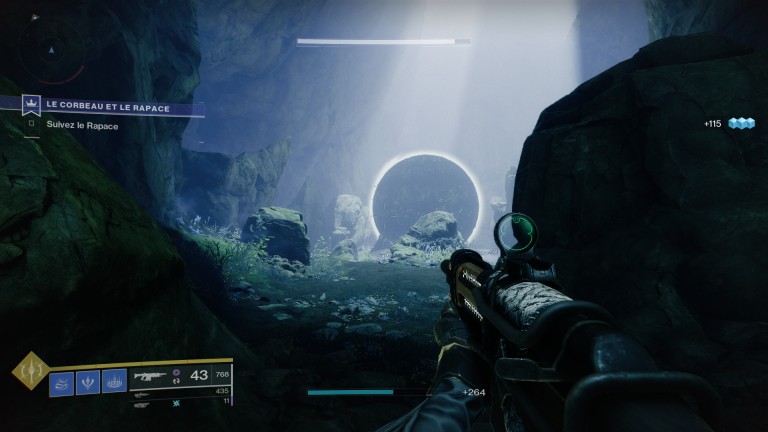This screenshot has width=768, height=432.
Task: Open the "Le Corbeau et le Rapace" quest banner
Action: tap(112, 106)
